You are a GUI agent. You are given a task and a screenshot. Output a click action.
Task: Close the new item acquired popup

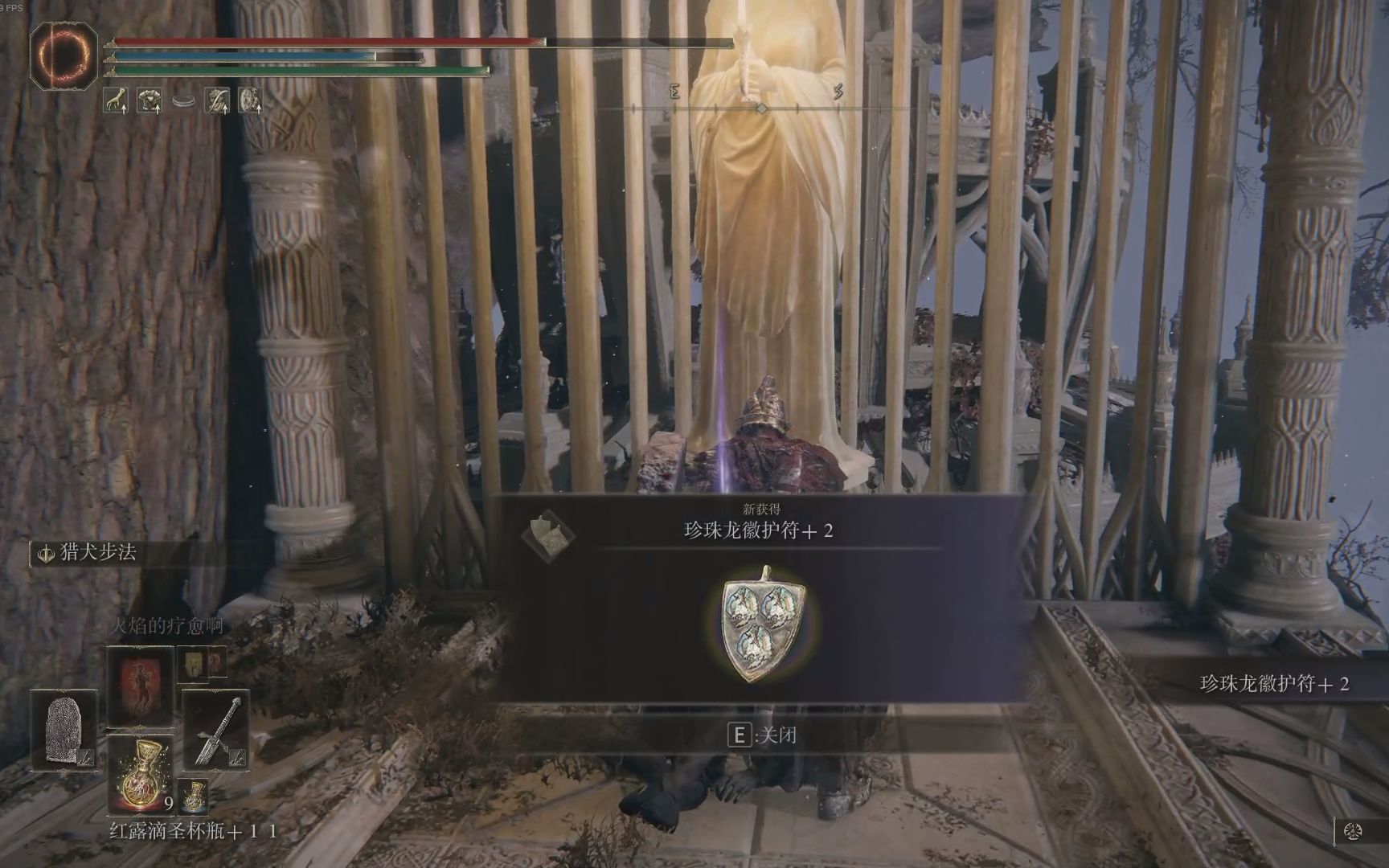[760, 735]
